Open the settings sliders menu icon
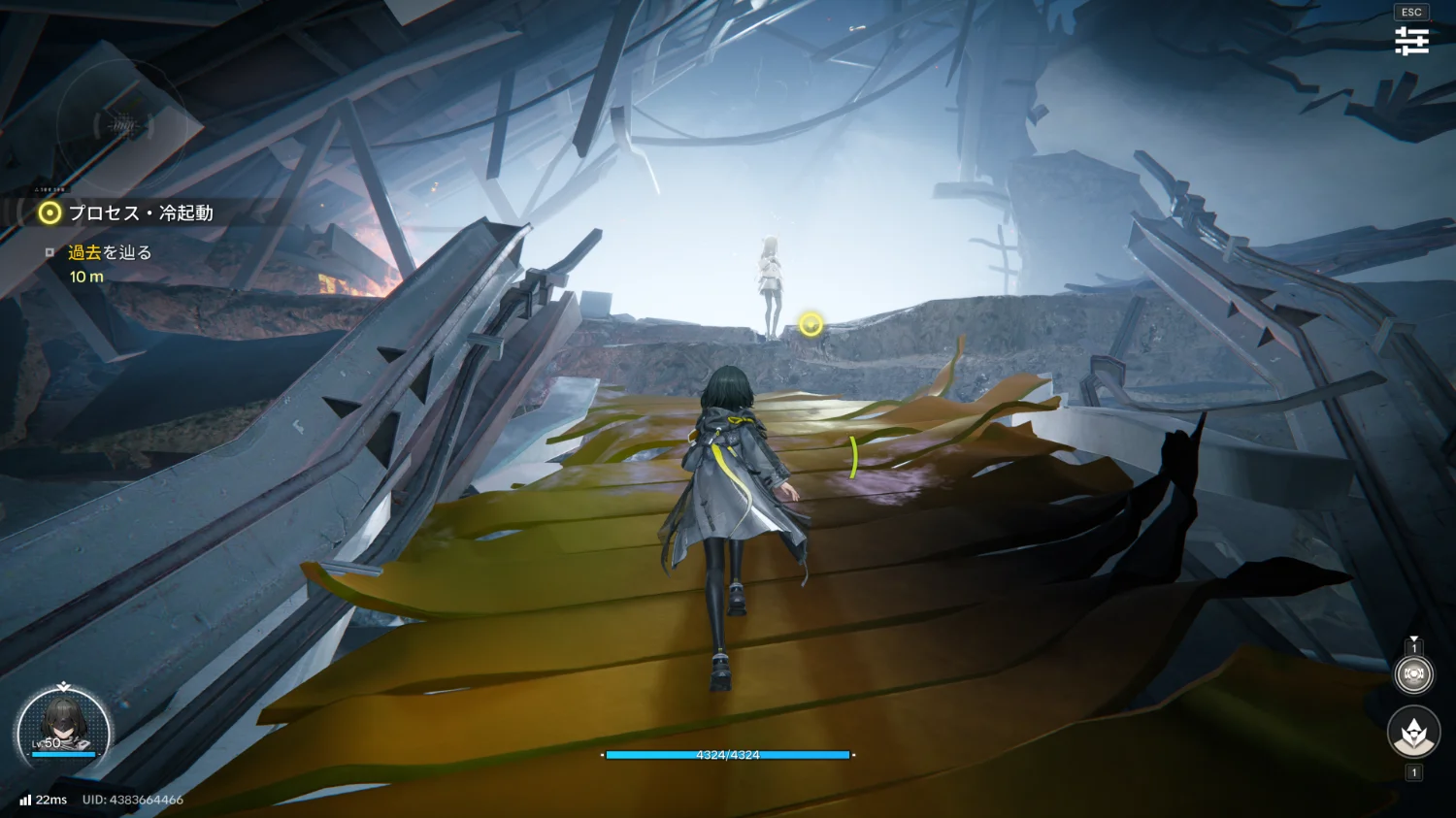Image resolution: width=1456 pixels, height=818 pixels. tap(1411, 41)
